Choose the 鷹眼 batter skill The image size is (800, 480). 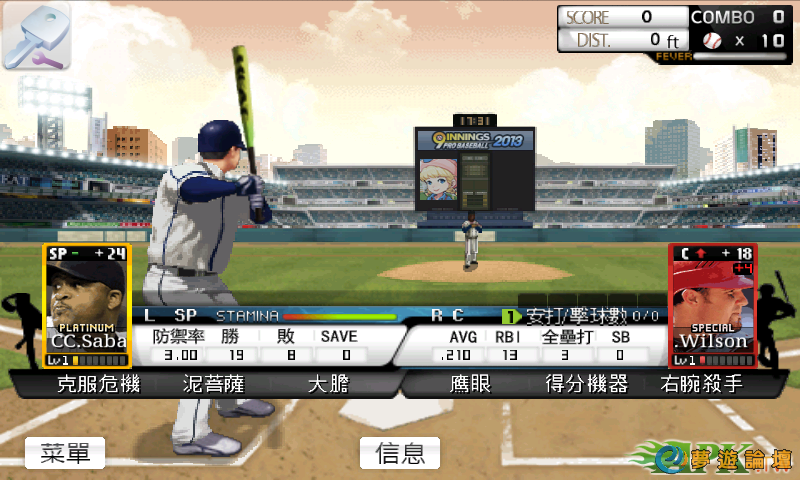(x=471, y=384)
